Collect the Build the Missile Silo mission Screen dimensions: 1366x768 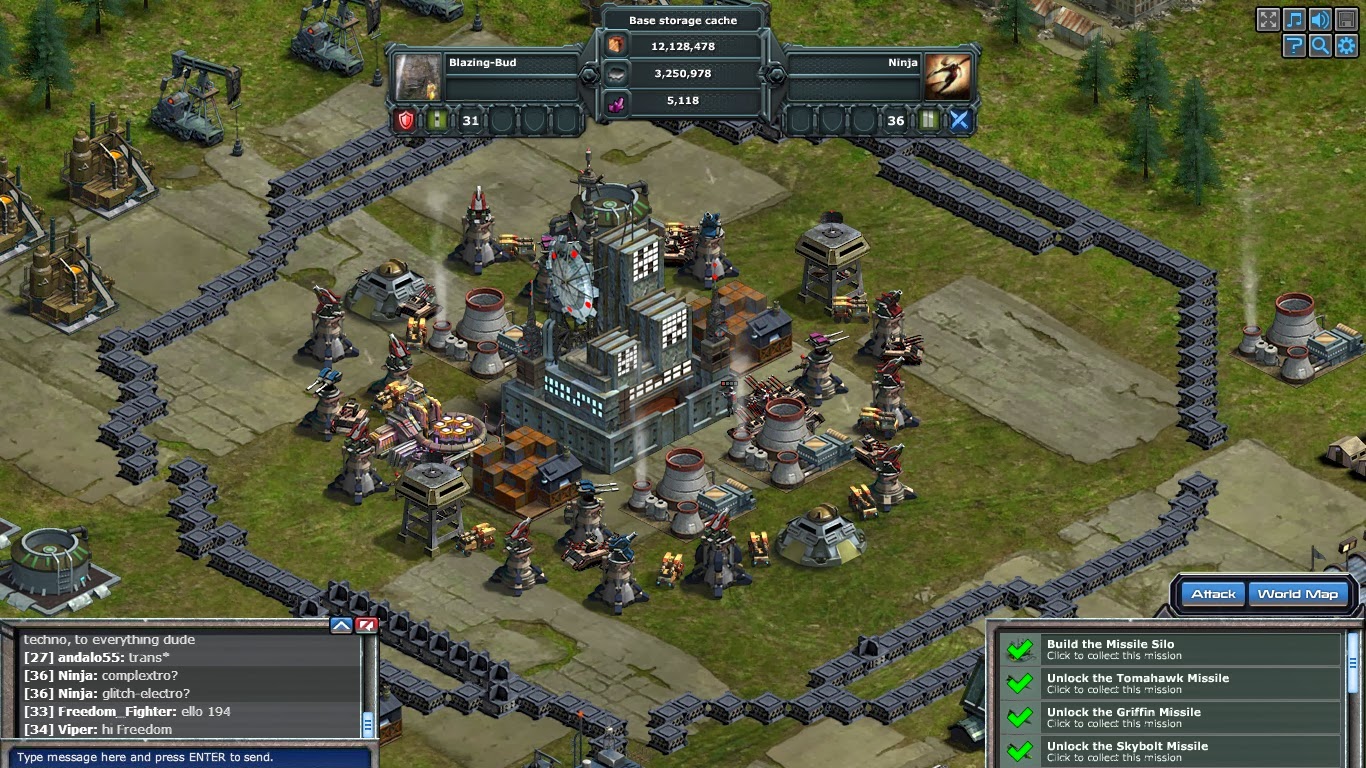(1173, 650)
